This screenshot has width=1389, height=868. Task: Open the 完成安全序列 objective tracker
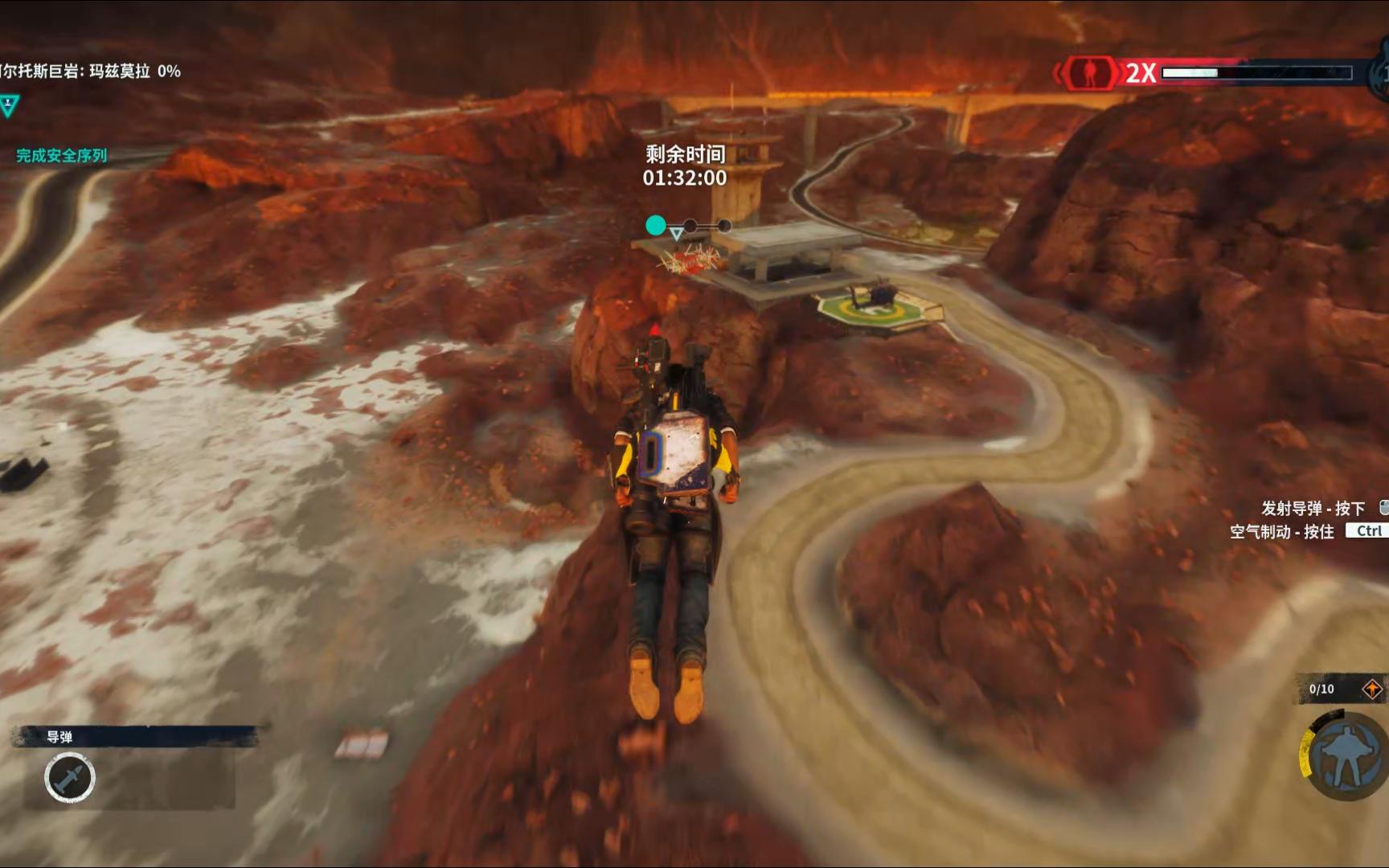coord(62,155)
